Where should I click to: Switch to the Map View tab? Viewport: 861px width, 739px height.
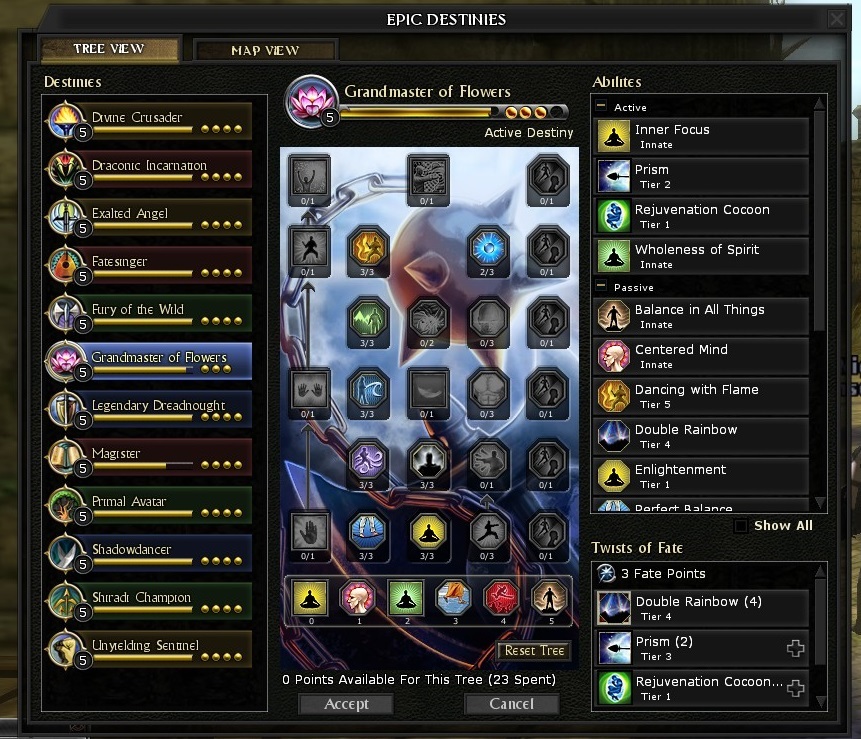click(x=265, y=50)
